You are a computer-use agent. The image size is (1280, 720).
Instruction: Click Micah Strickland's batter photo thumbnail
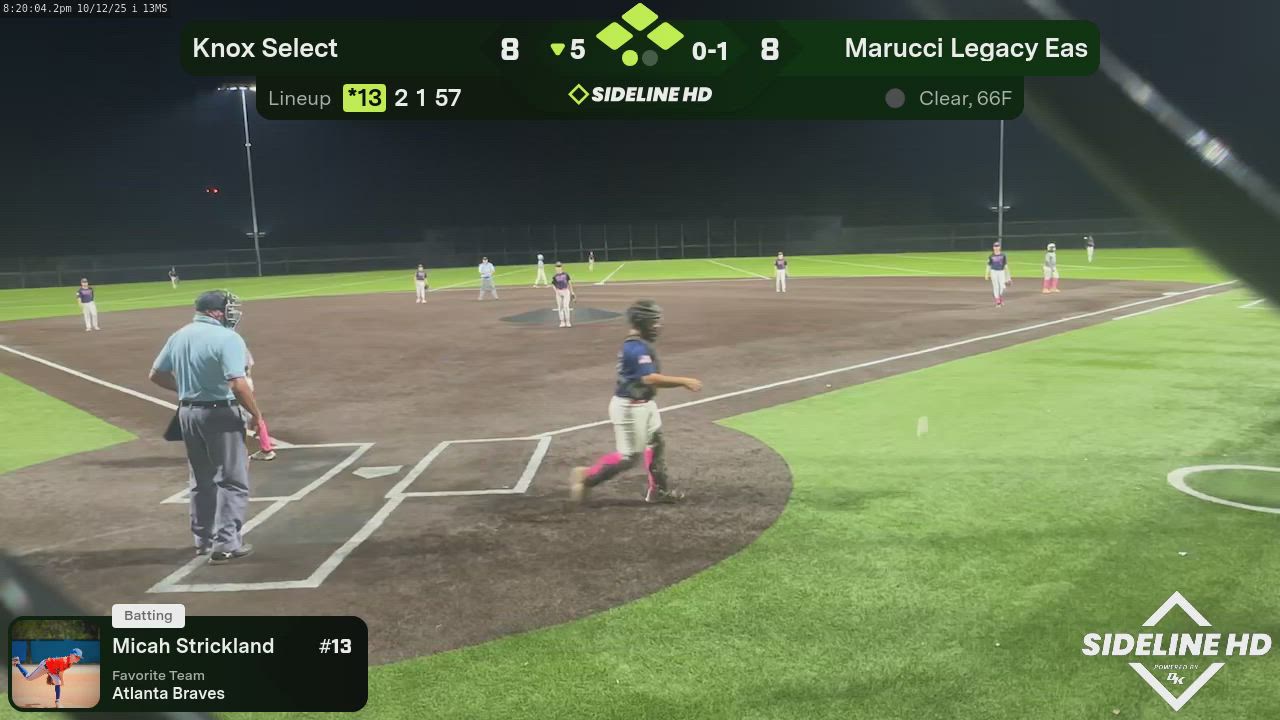click(x=55, y=664)
